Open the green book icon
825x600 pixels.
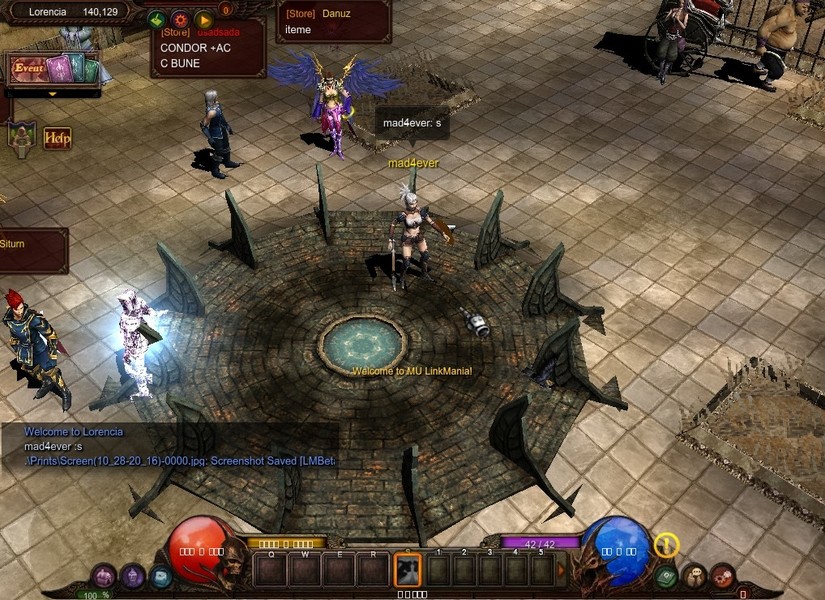(666, 576)
